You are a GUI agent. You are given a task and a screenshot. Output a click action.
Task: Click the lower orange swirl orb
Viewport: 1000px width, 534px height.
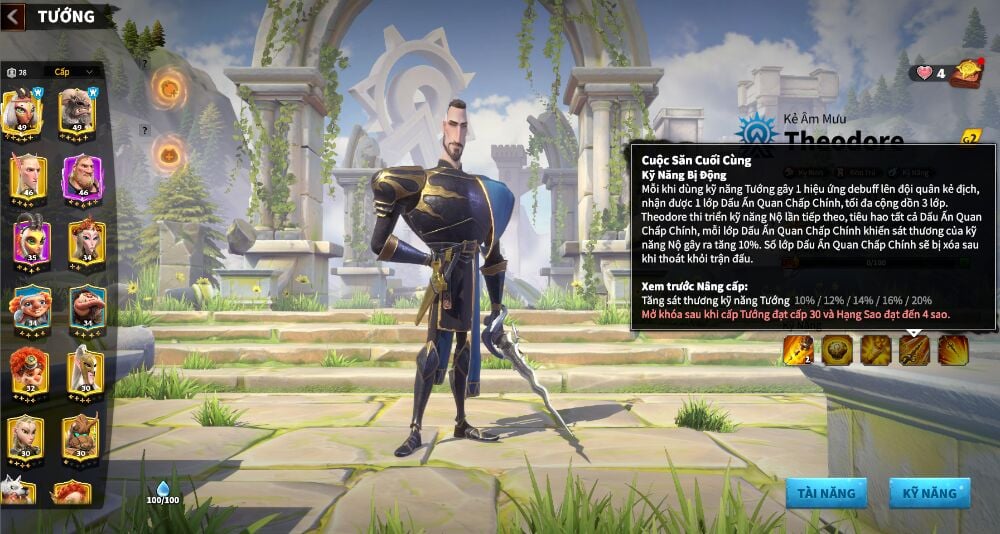click(x=167, y=155)
